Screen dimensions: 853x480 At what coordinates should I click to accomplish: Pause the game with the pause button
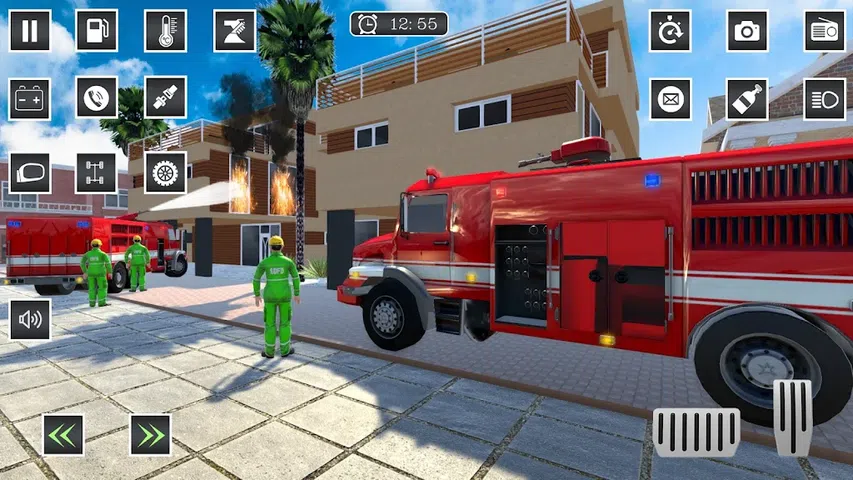[30, 30]
